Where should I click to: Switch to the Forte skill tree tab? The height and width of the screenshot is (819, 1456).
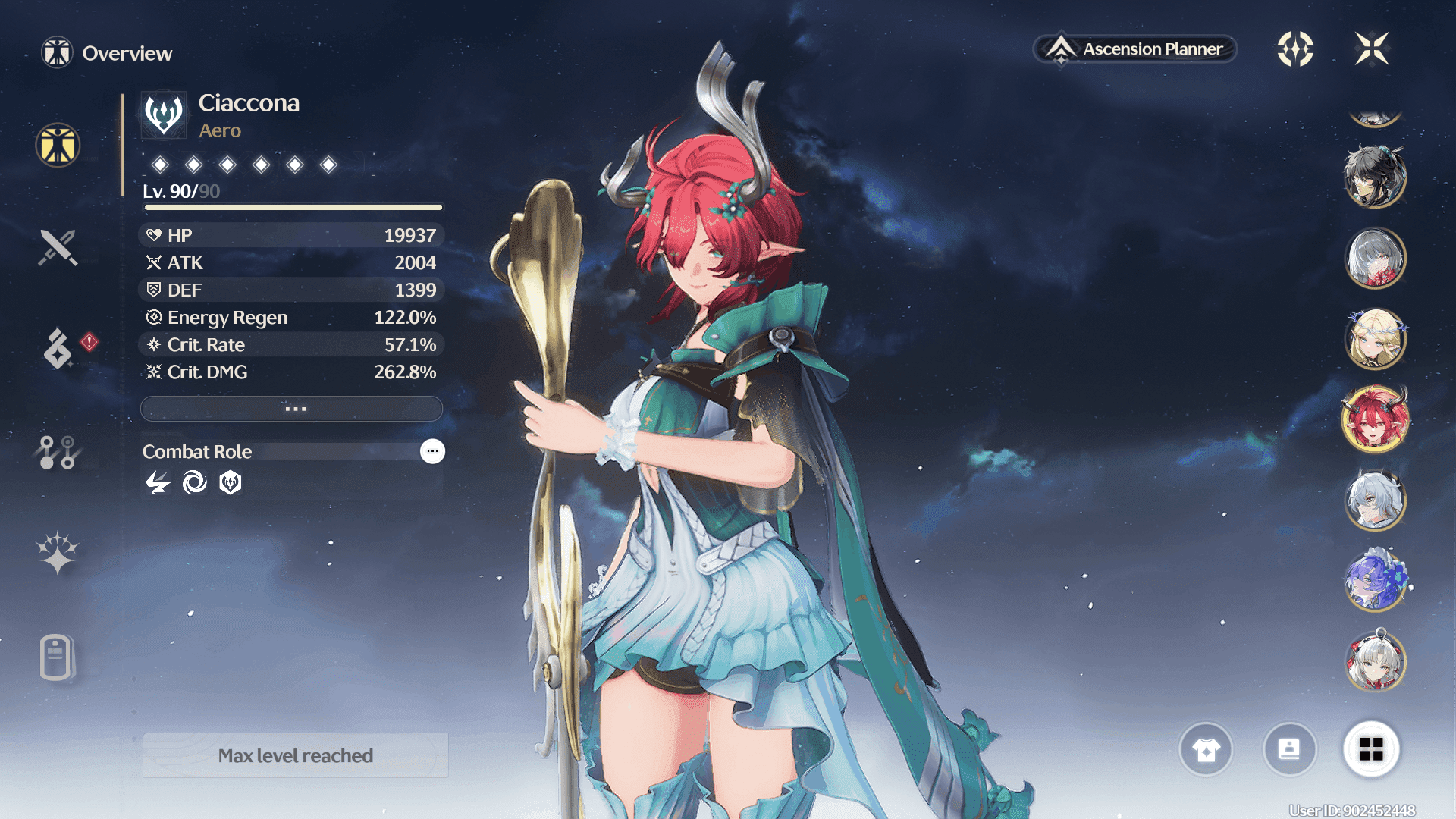click(58, 452)
